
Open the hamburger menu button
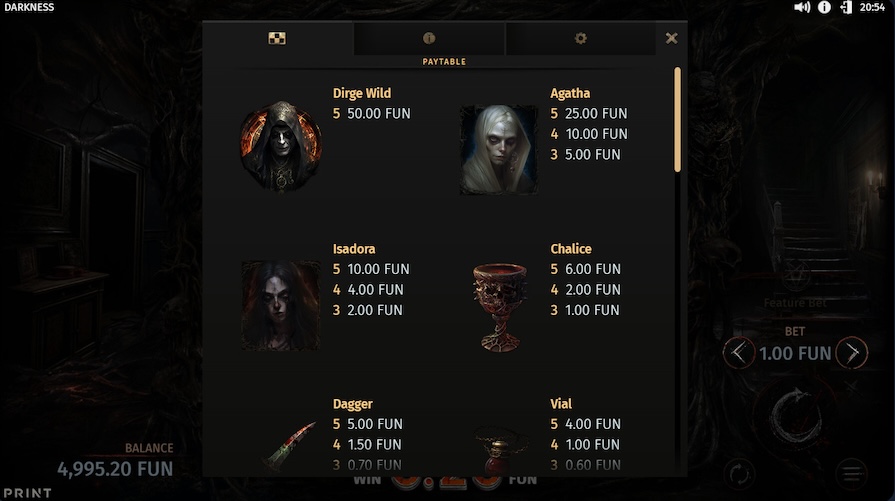pos(852,473)
